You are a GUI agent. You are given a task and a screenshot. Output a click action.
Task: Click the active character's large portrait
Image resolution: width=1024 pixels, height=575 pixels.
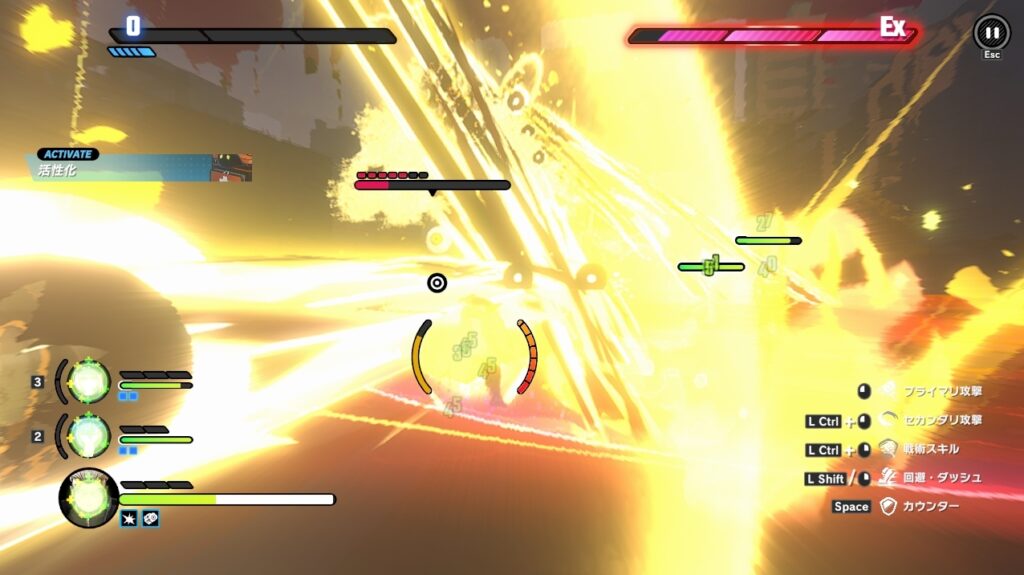tap(88, 497)
